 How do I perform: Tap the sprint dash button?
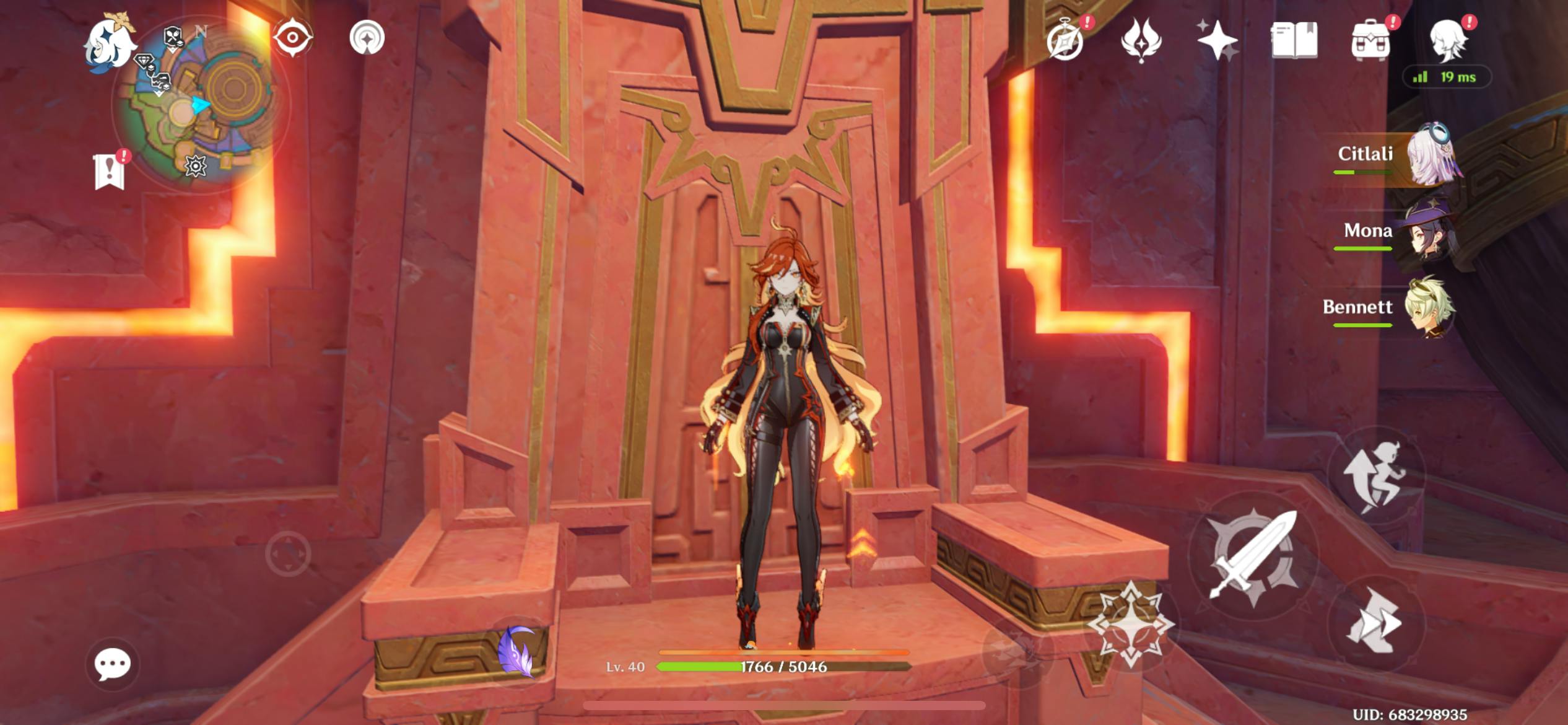(x=1376, y=623)
